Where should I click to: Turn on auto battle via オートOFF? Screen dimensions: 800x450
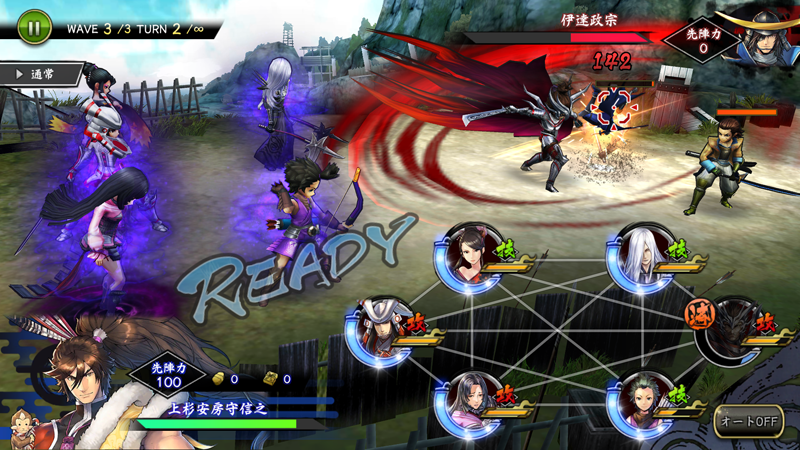[747, 420]
